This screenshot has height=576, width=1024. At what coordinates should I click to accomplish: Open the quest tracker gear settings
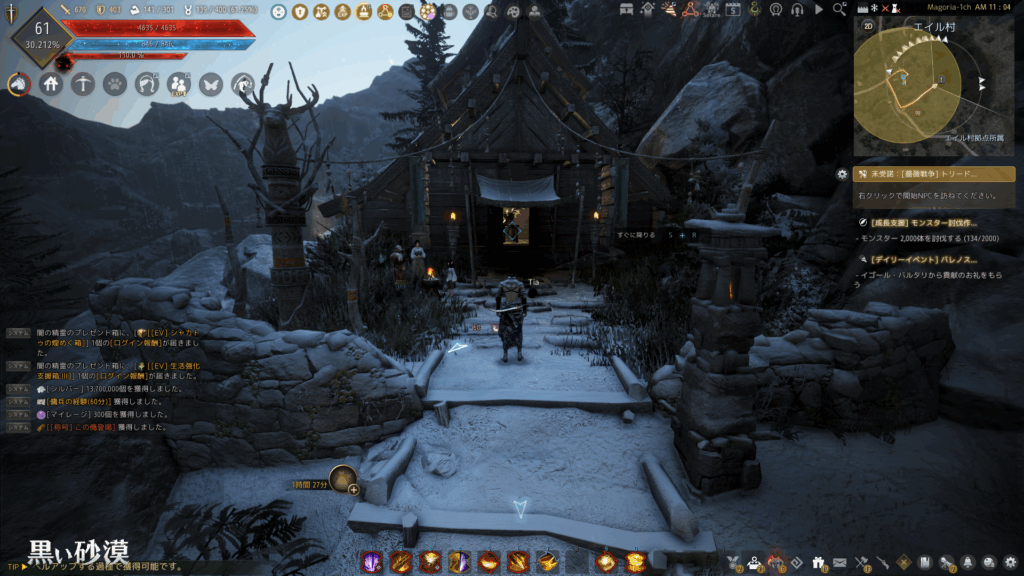(x=842, y=174)
